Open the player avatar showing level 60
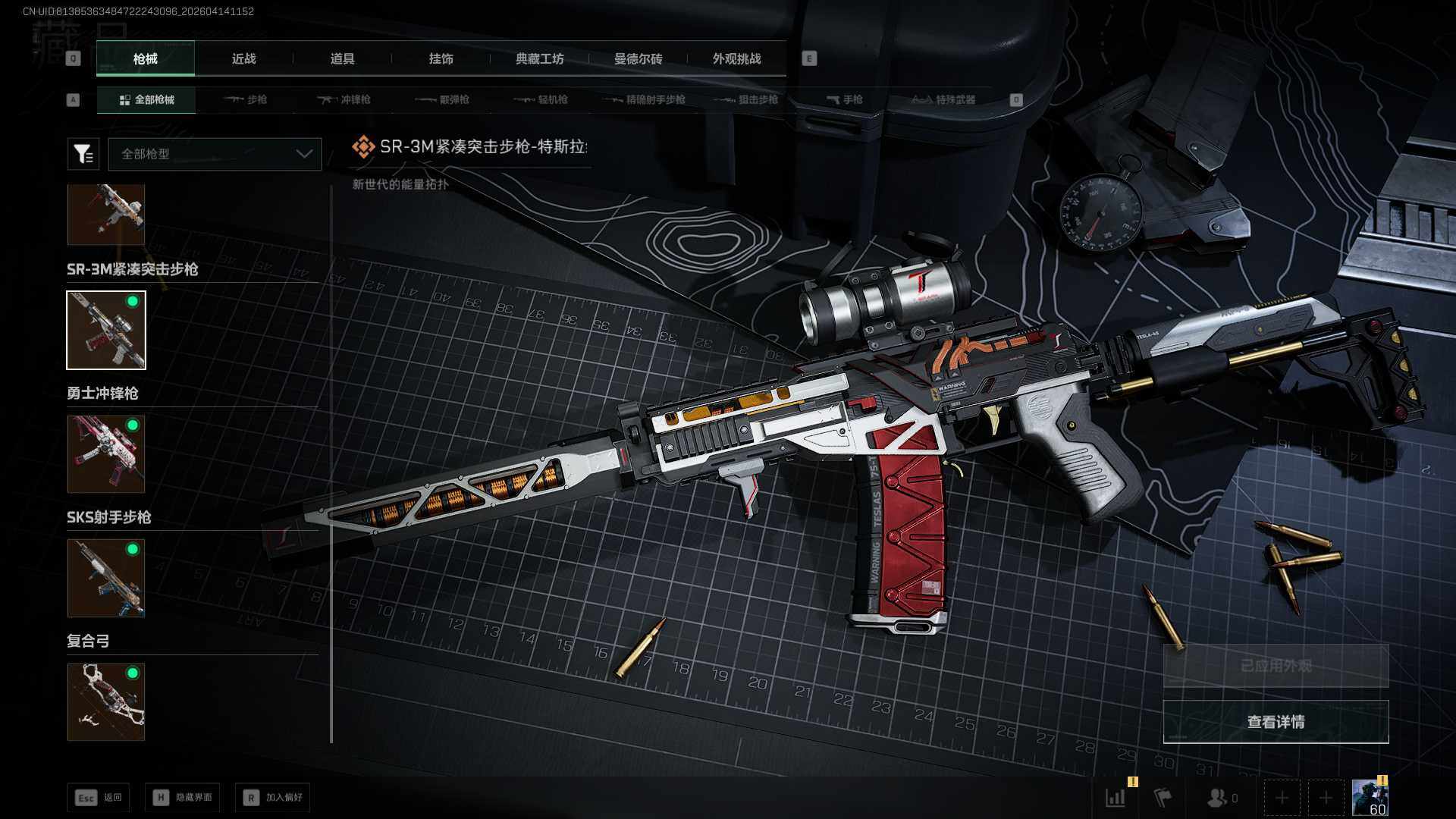 1370,798
